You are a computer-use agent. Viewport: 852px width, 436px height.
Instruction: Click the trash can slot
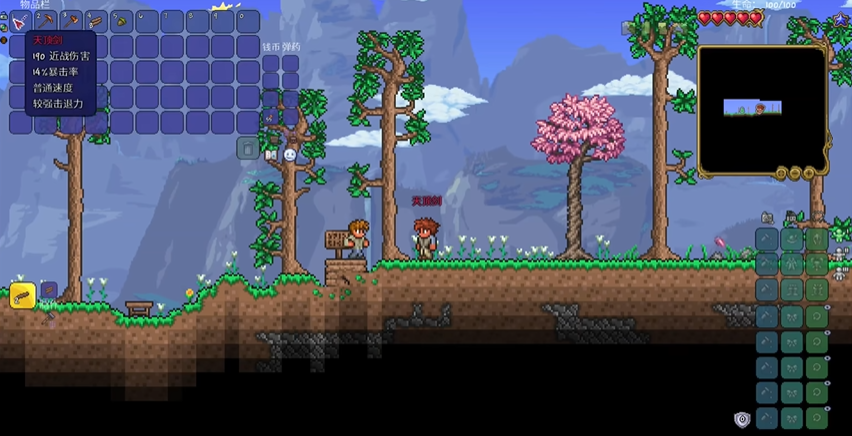248,148
